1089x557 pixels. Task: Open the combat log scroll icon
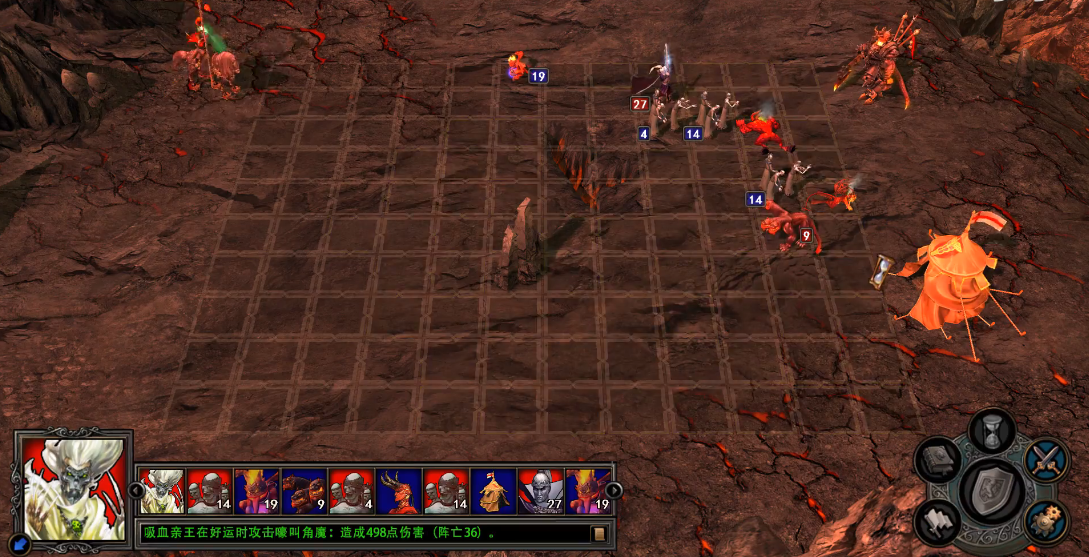(598, 533)
